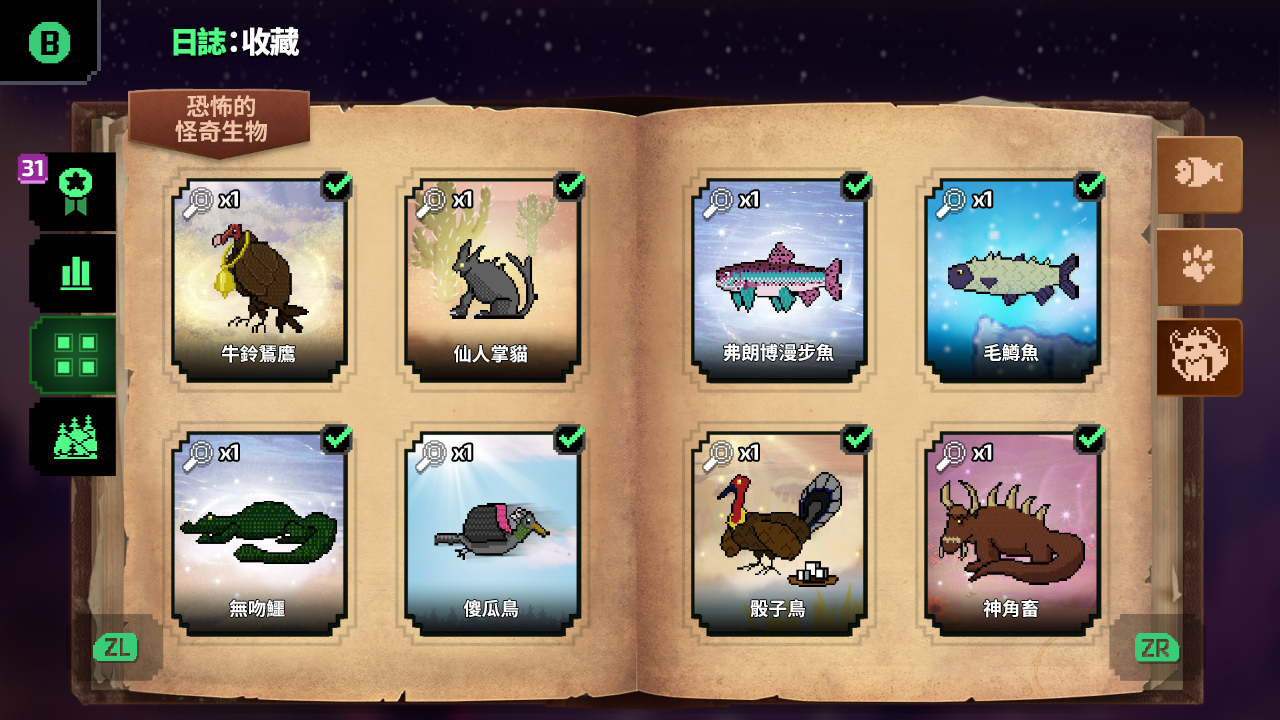Open the paw print bookmark tab
1280x720 pixels.
[x=1199, y=266]
